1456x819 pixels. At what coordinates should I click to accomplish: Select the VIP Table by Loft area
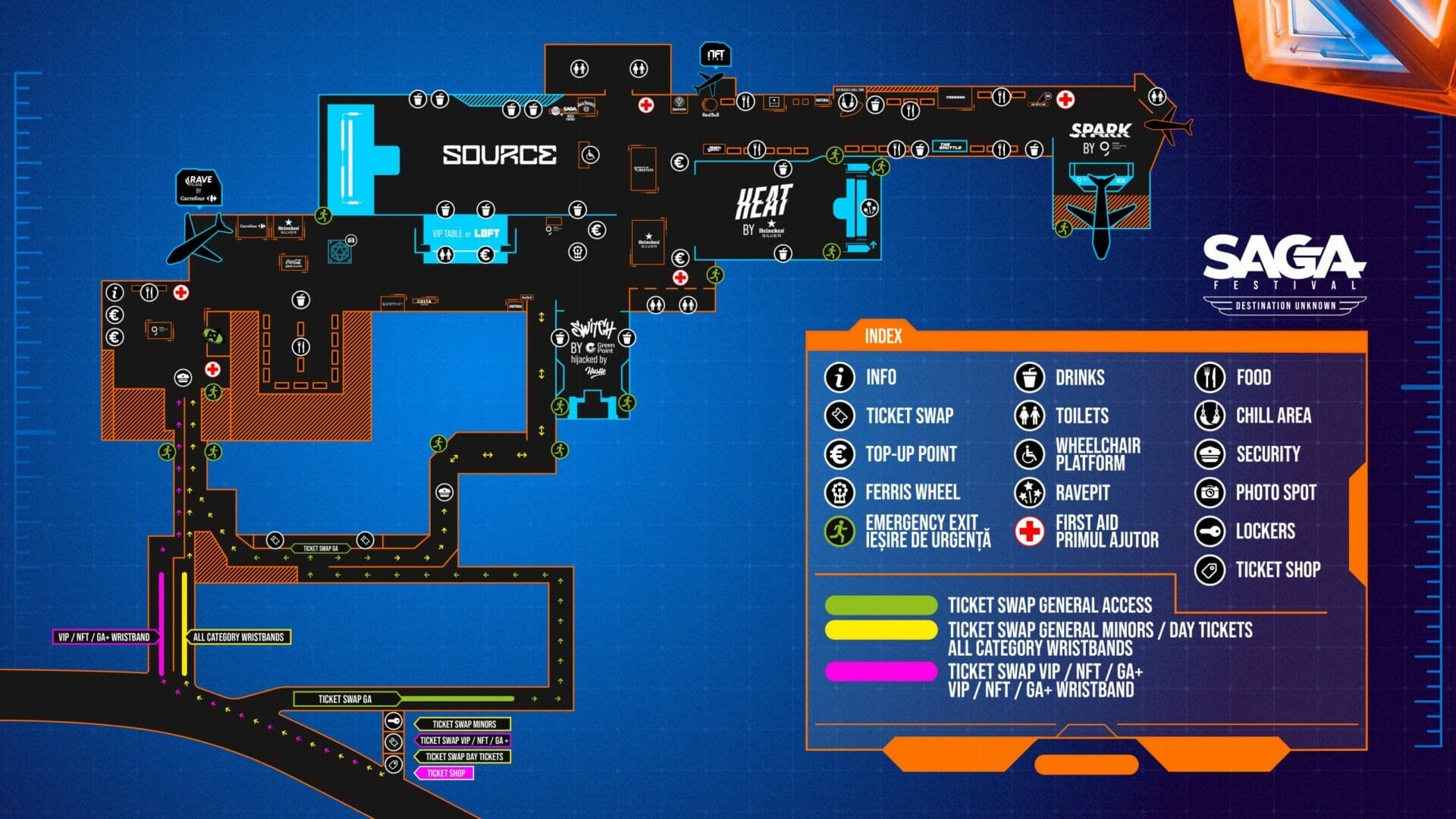pyautogui.click(x=466, y=234)
